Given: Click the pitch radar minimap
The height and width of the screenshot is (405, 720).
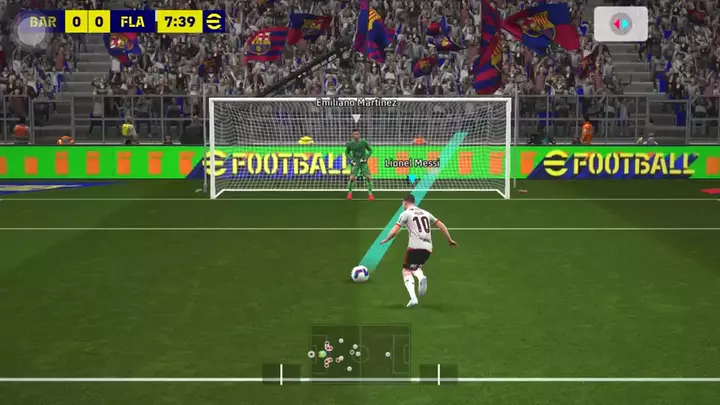Looking at the screenshot, I should click(360, 352).
